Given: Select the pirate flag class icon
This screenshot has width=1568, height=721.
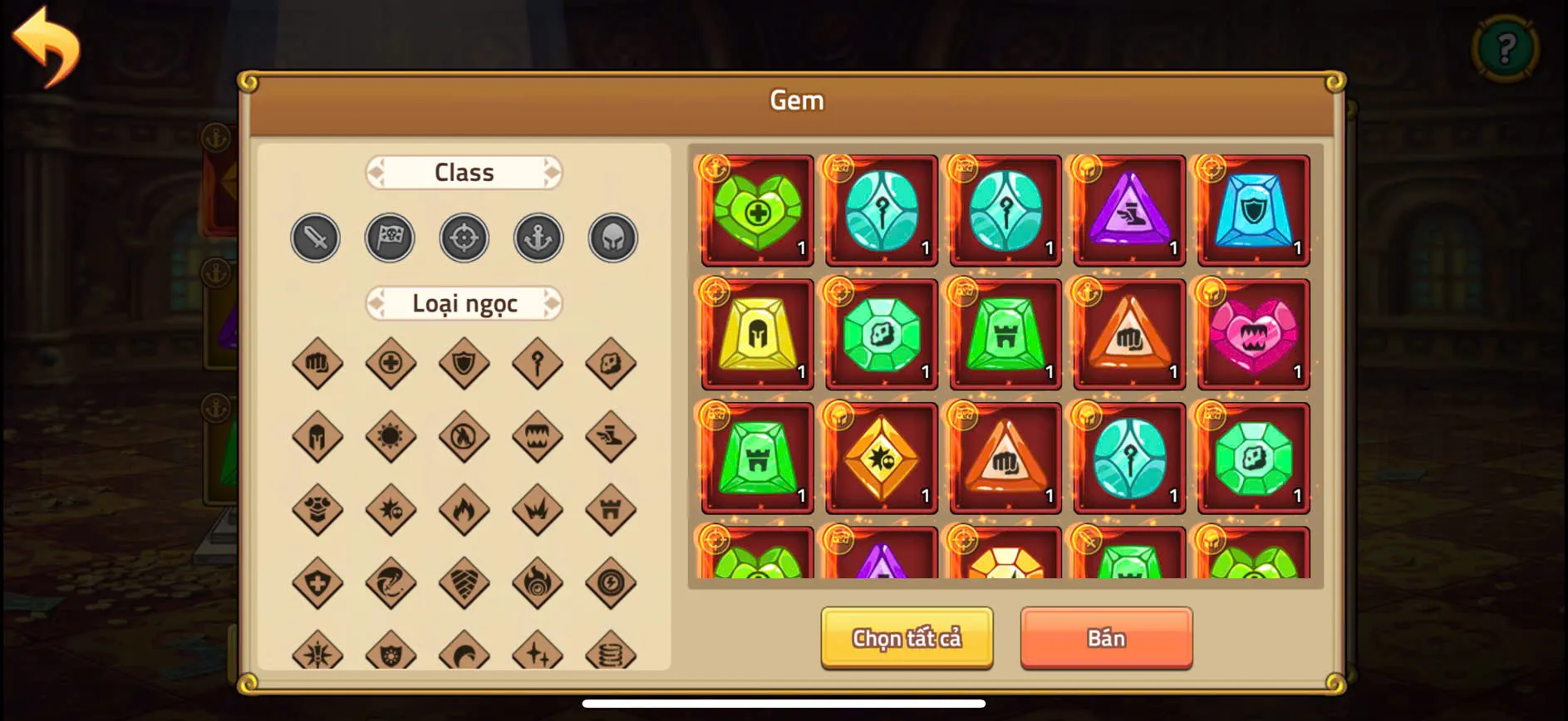Looking at the screenshot, I should (x=390, y=238).
